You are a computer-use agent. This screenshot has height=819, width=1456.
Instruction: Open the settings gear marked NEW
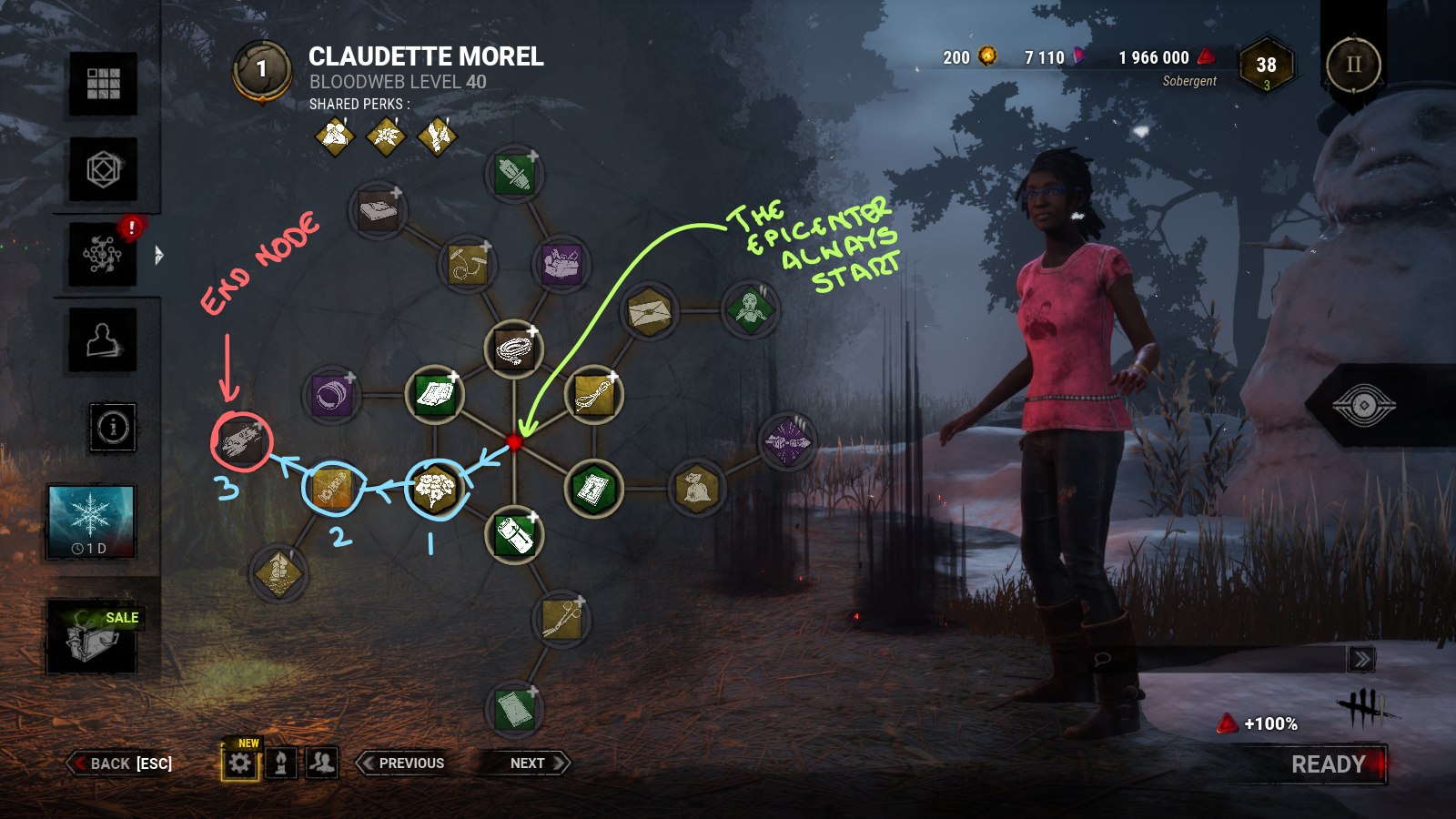(240, 763)
